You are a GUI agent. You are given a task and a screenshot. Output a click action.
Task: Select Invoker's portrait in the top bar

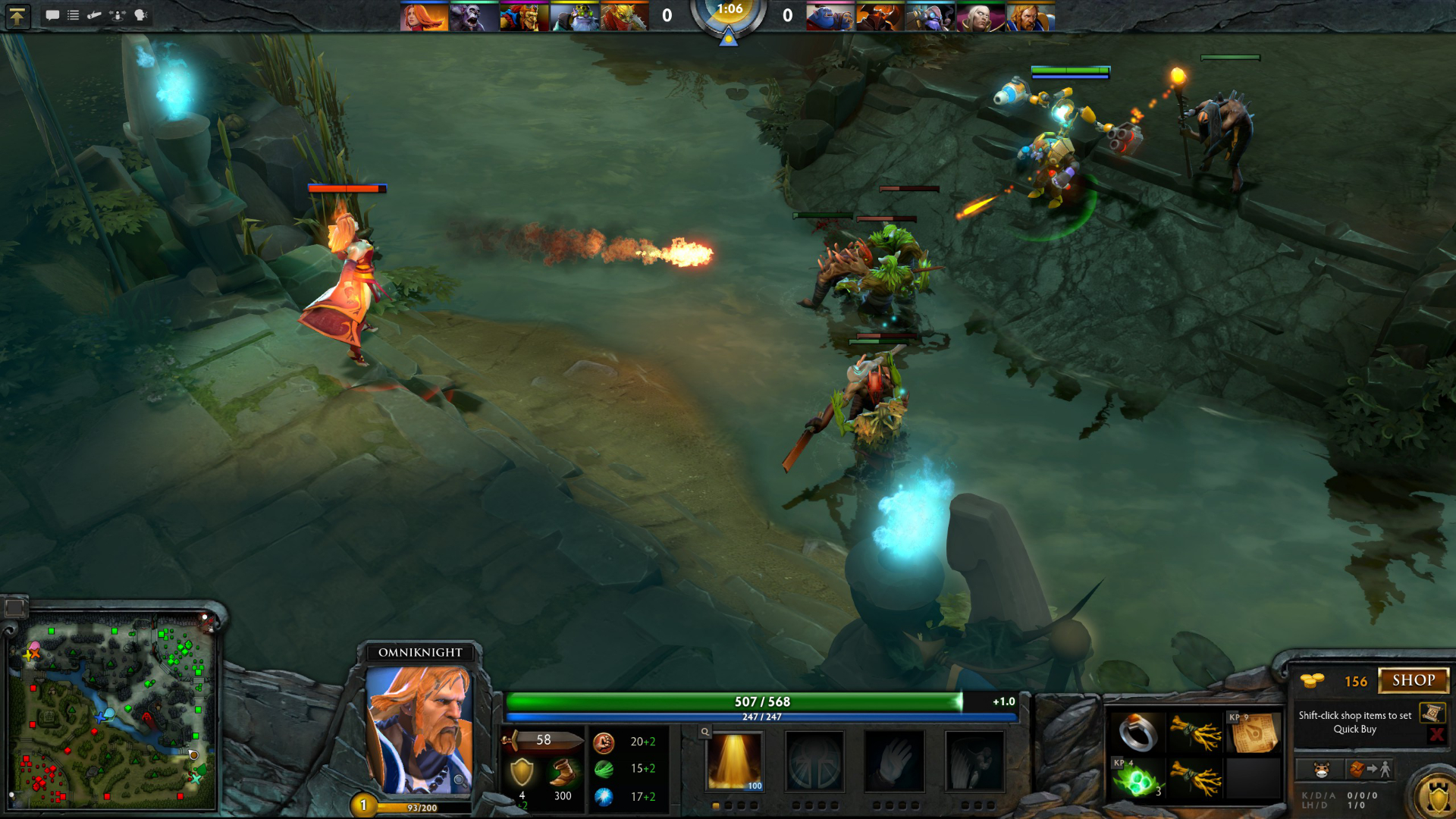pos(979,17)
